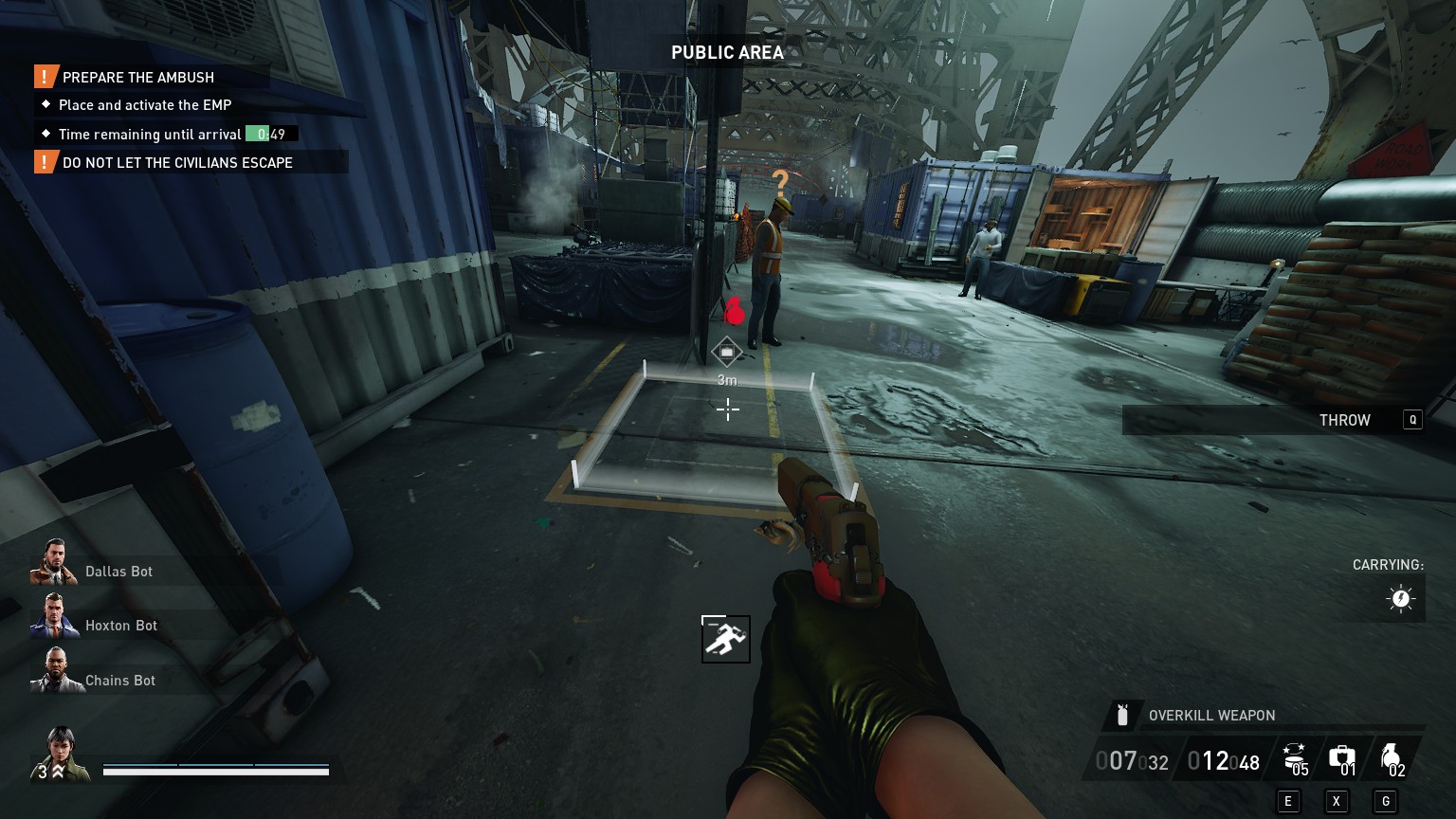Click the grenade icon showing 02
1456x819 pixels.
1392,754
